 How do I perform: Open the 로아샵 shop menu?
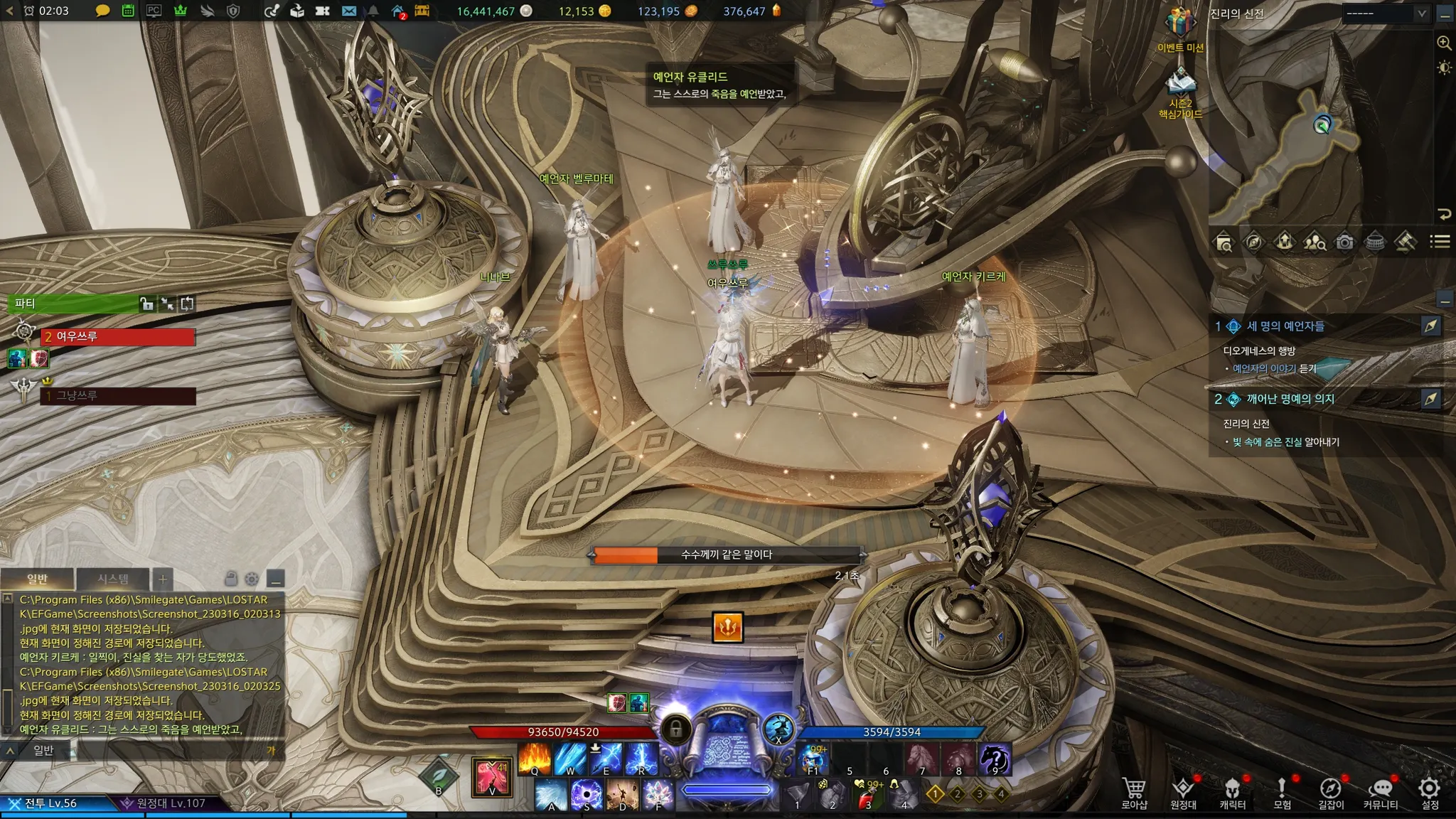[x=1134, y=791]
